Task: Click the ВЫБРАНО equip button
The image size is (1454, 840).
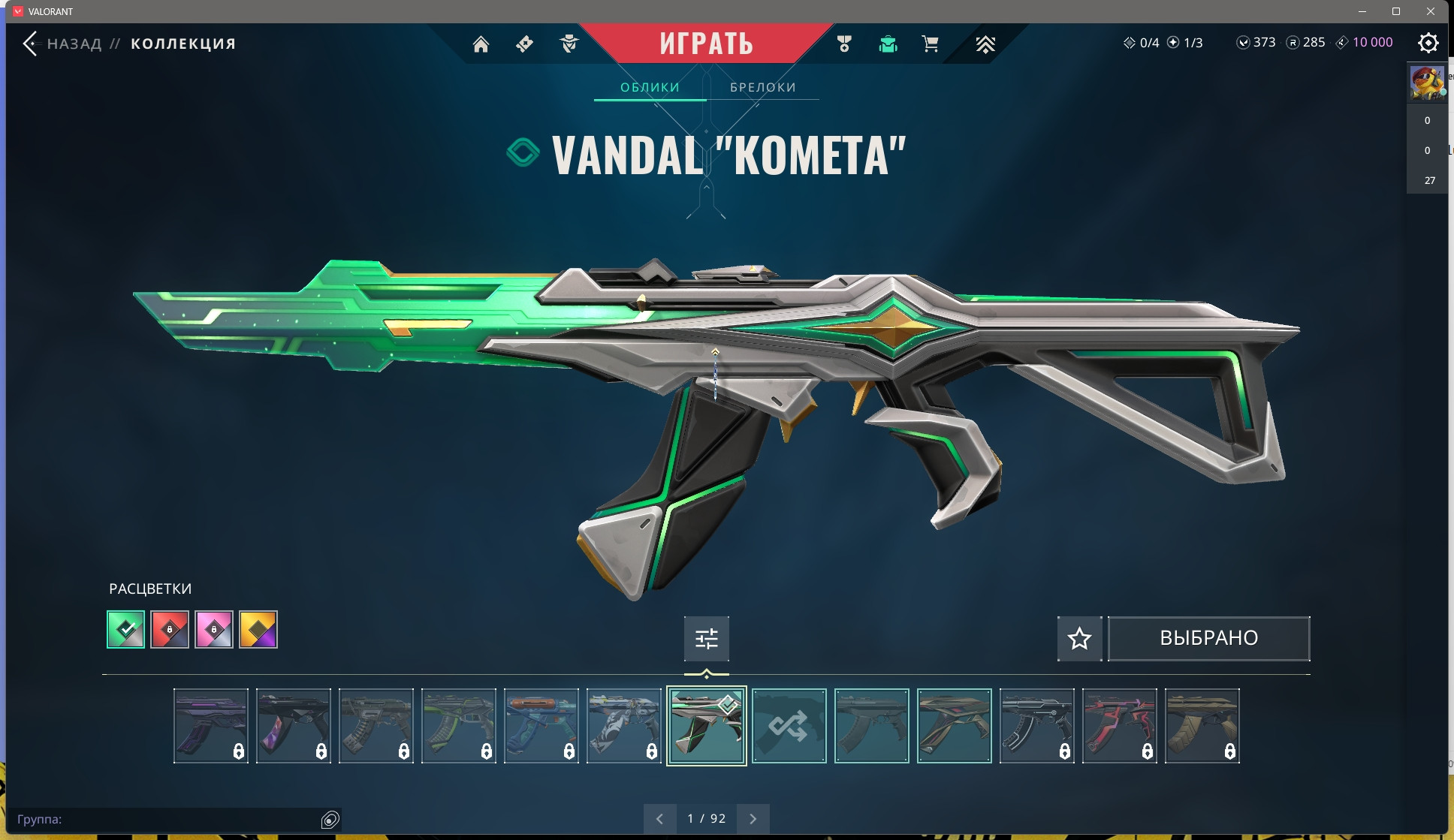Action: 1208,639
